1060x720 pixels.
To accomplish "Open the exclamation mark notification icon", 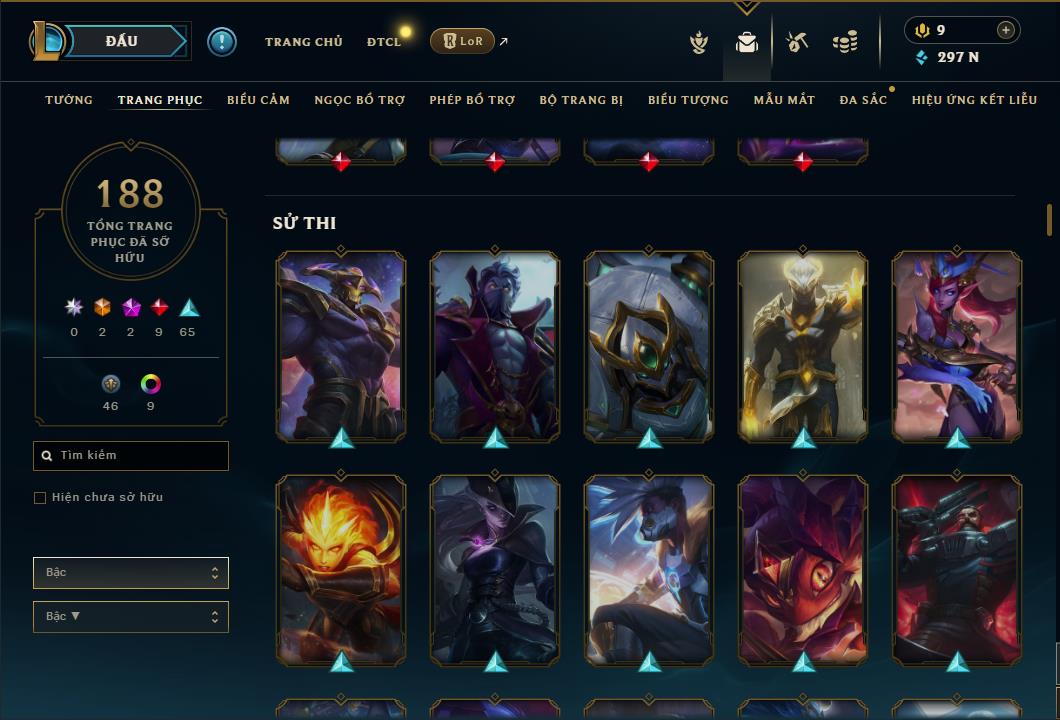I will [x=221, y=42].
